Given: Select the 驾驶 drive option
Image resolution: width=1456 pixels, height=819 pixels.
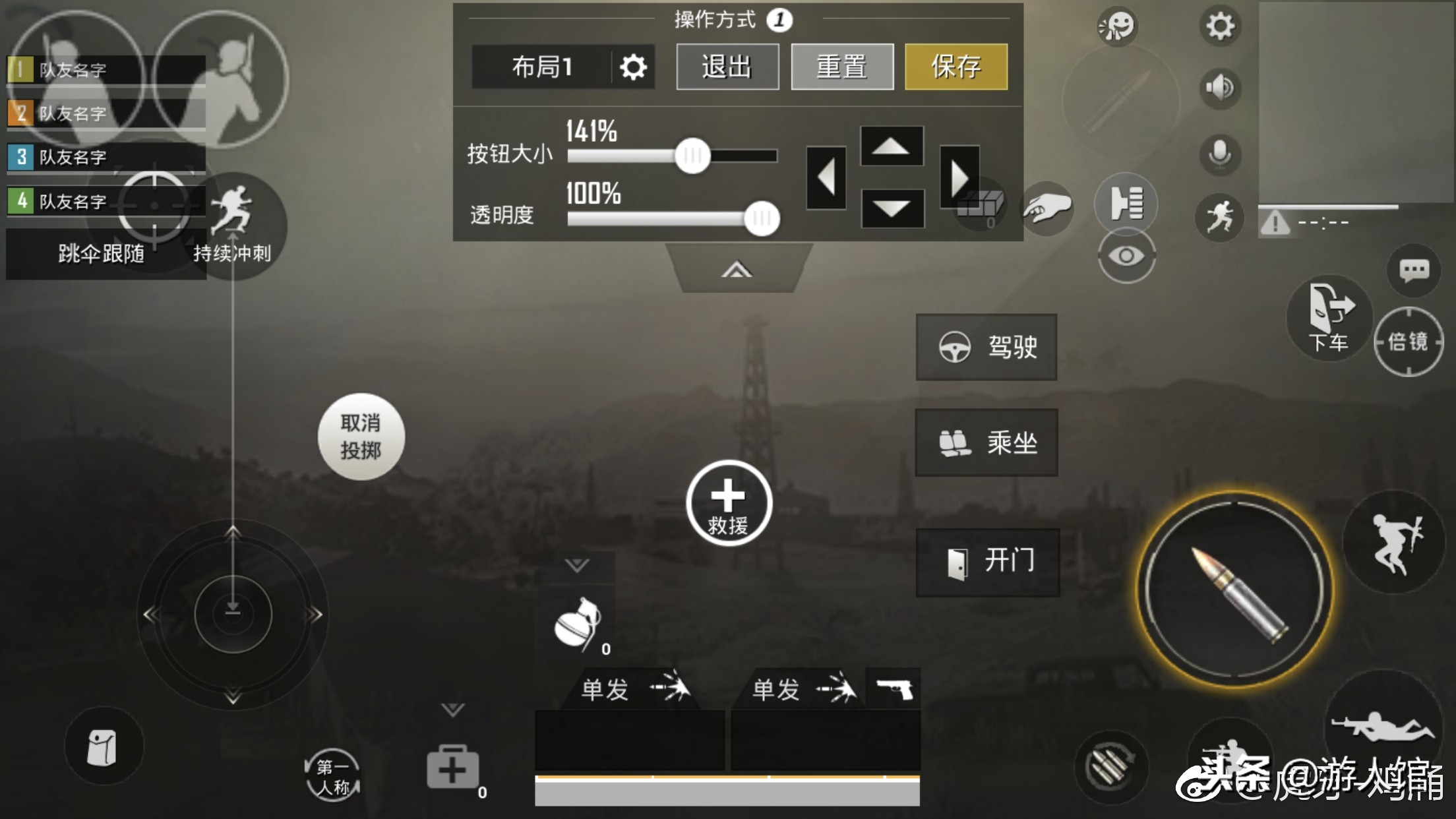Looking at the screenshot, I should tap(986, 348).
